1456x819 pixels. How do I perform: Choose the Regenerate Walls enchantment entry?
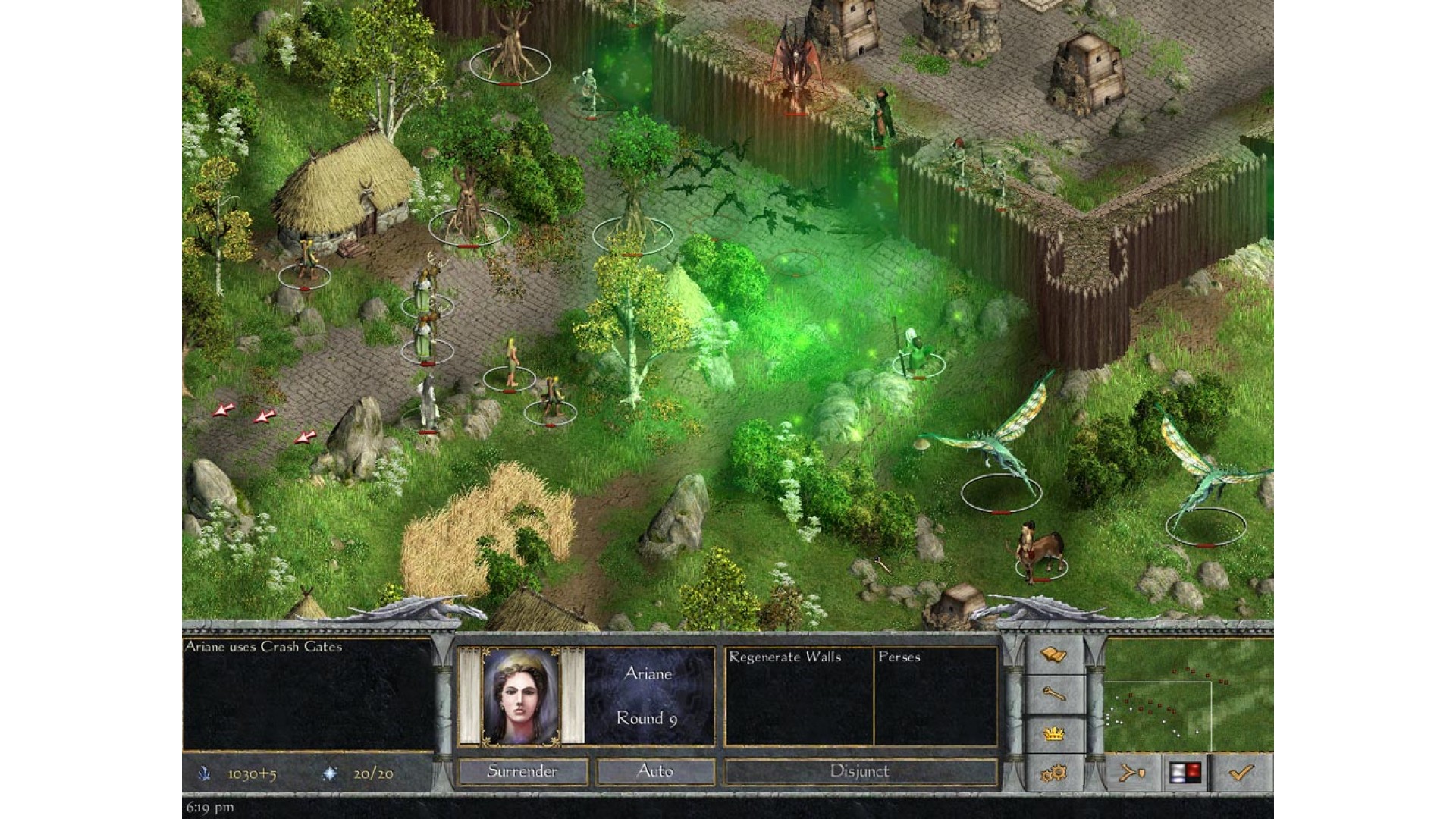pos(785,657)
